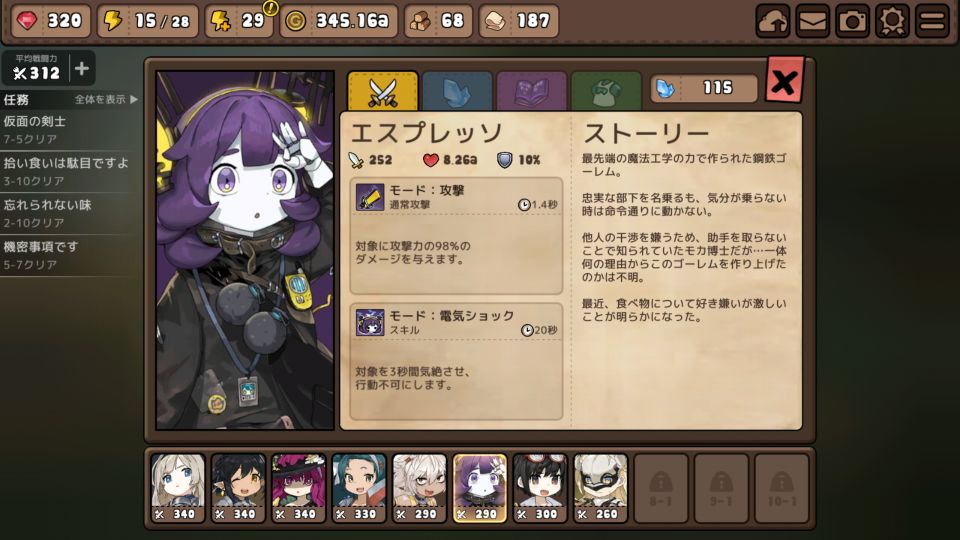The width and height of the screenshot is (960, 540).
Task: Switch to the crossed swords tab
Action: (382, 90)
